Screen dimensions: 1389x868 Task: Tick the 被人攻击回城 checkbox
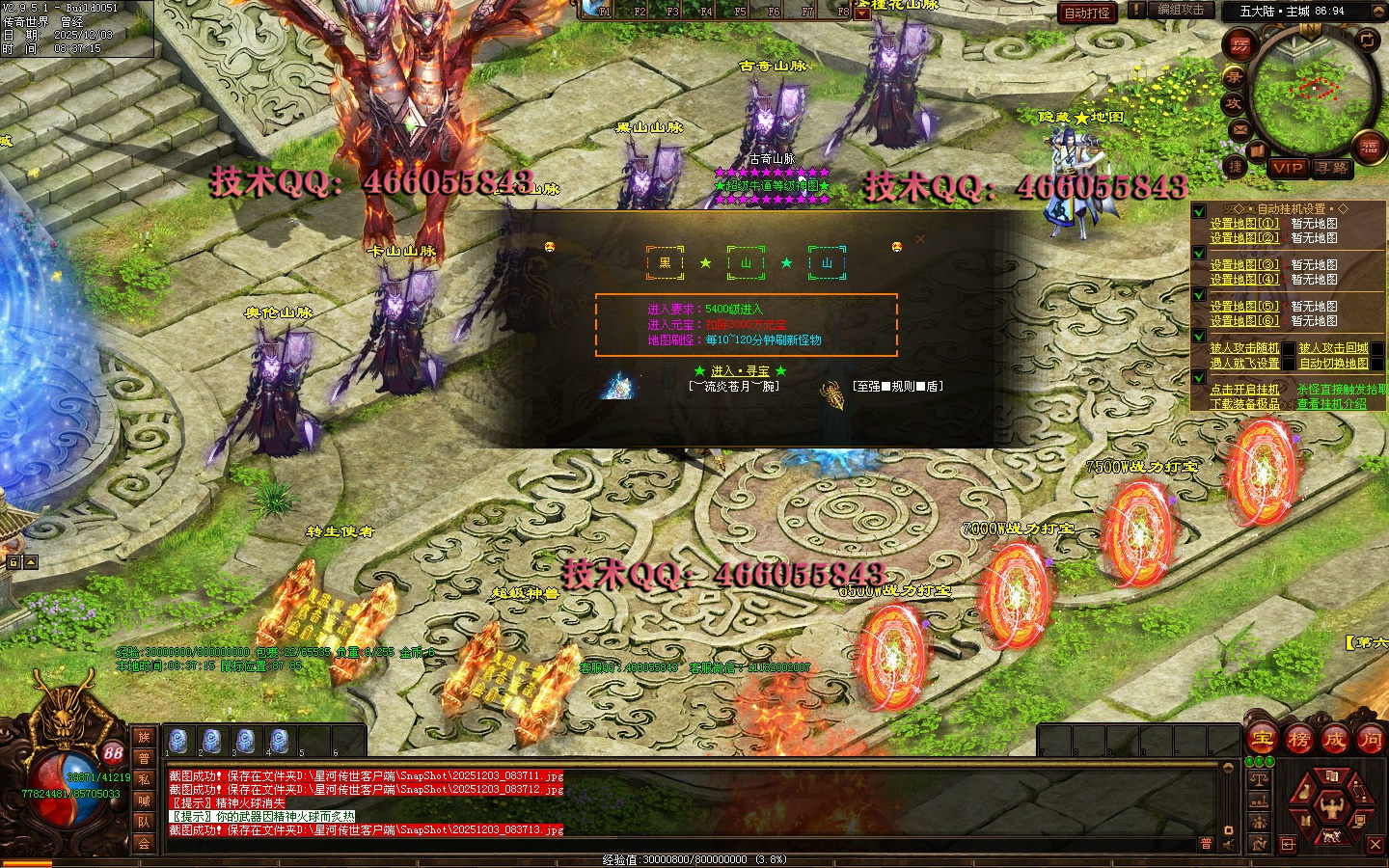1377,348
